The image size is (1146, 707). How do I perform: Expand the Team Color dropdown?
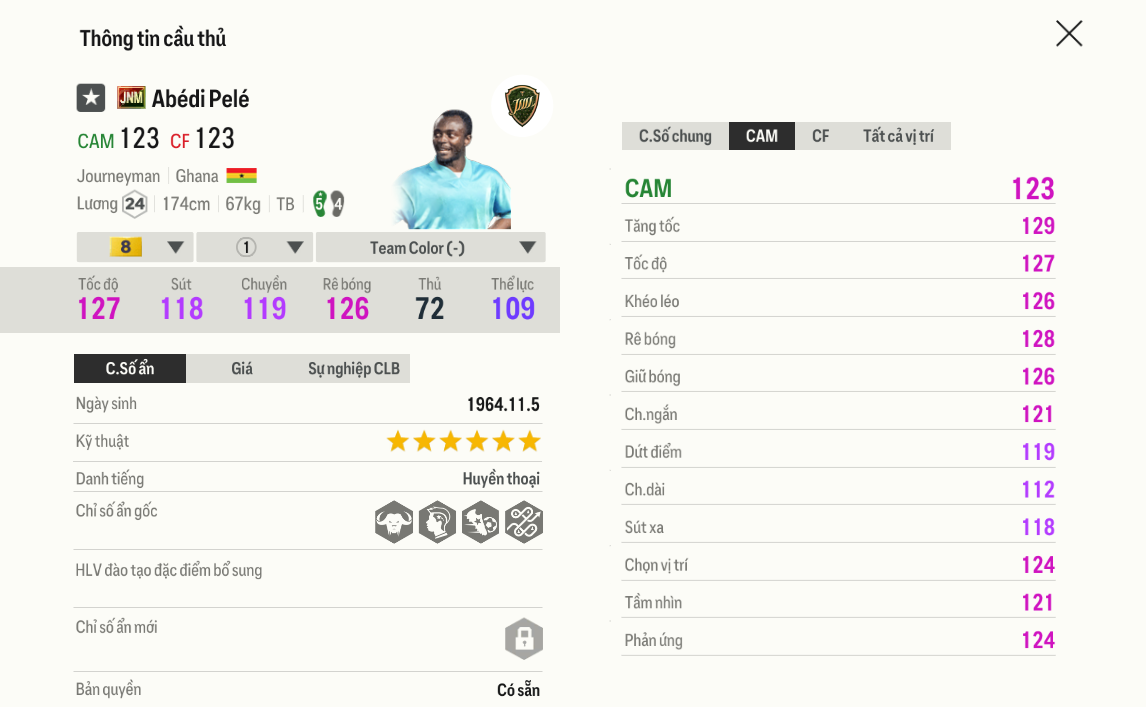(x=430, y=247)
